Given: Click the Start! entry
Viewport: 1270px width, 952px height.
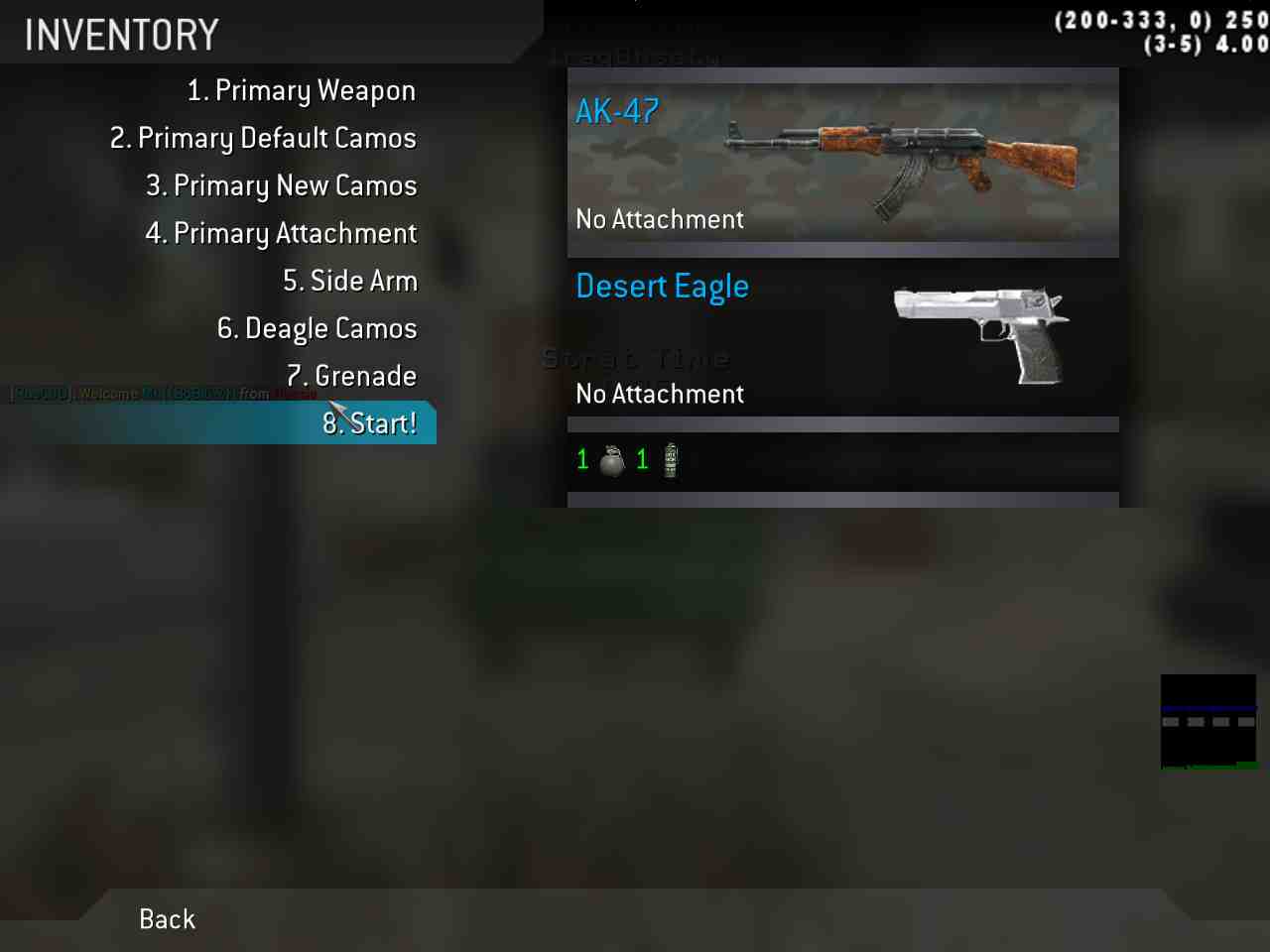Looking at the screenshot, I should pyautogui.click(x=369, y=423).
